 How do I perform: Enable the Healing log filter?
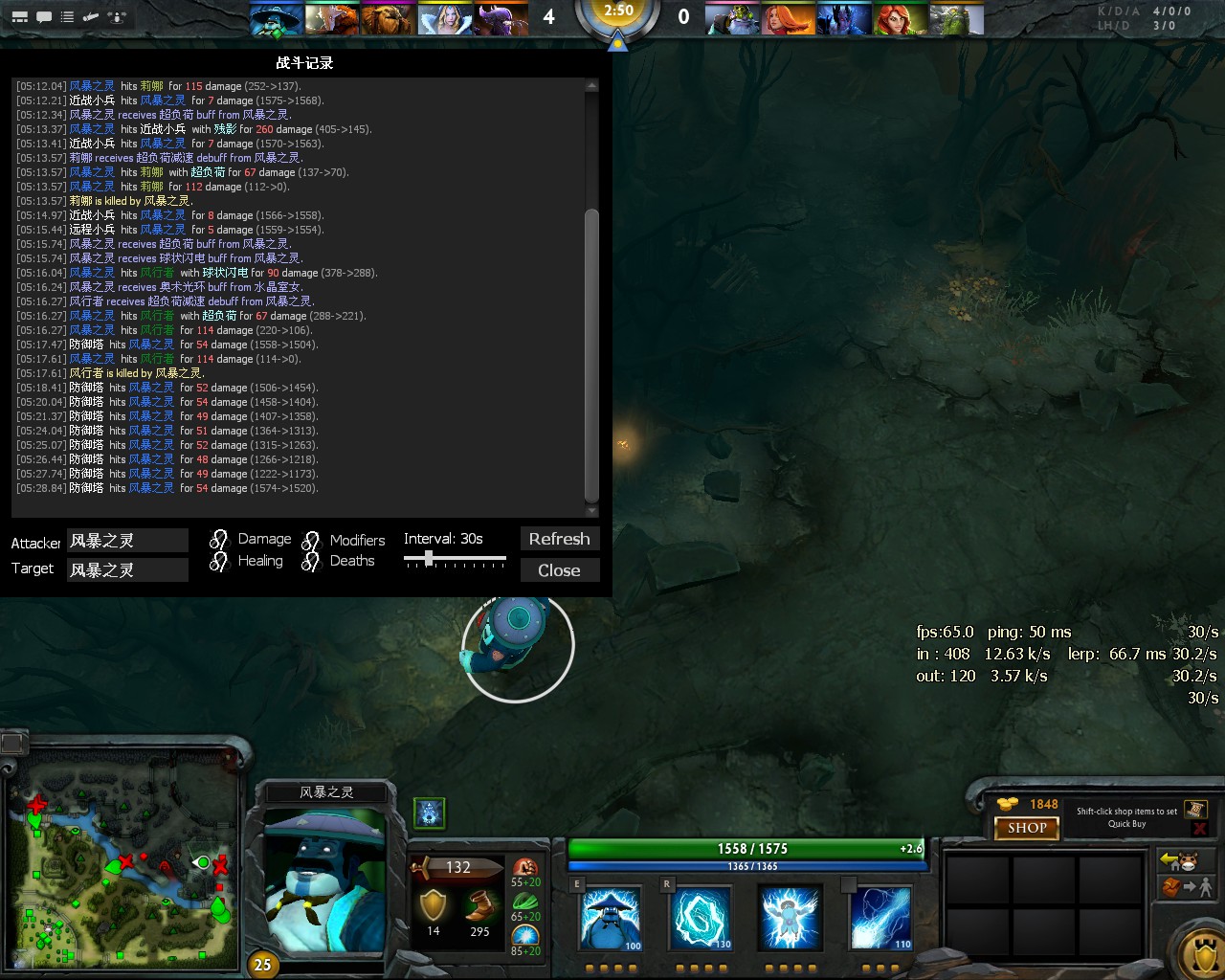(x=218, y=561)
